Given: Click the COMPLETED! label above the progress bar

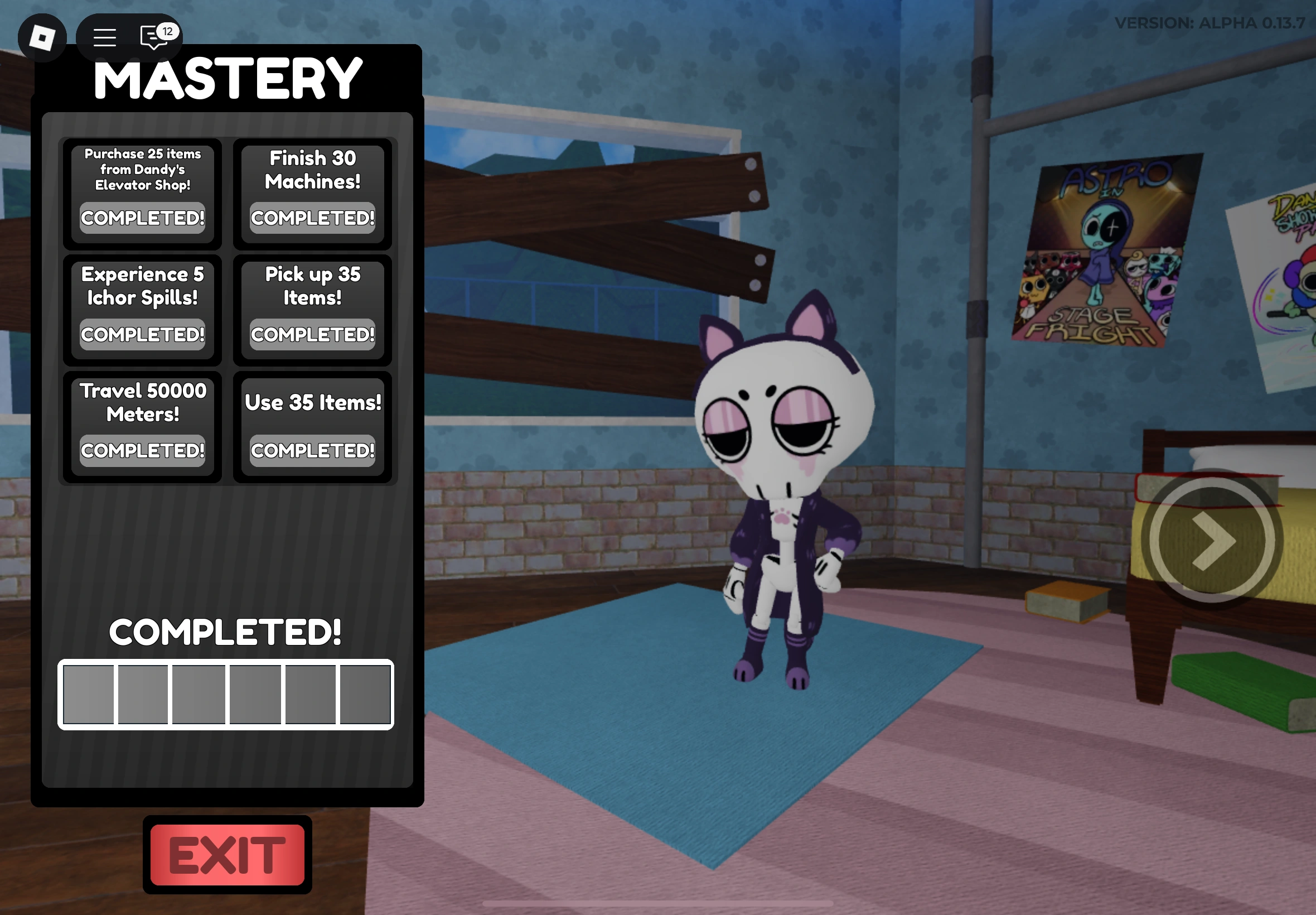Looking at the screenshot, I should point(226,632).
